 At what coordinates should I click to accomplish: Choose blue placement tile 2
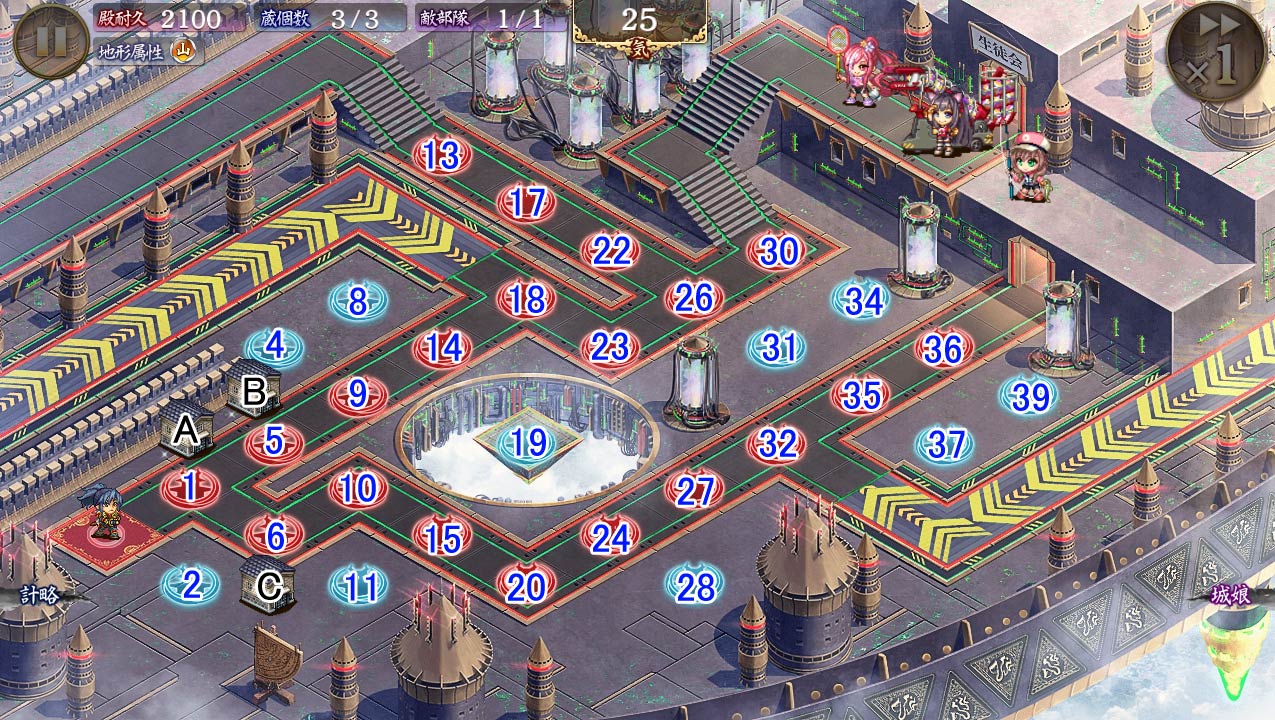click(x=190, y=585)
